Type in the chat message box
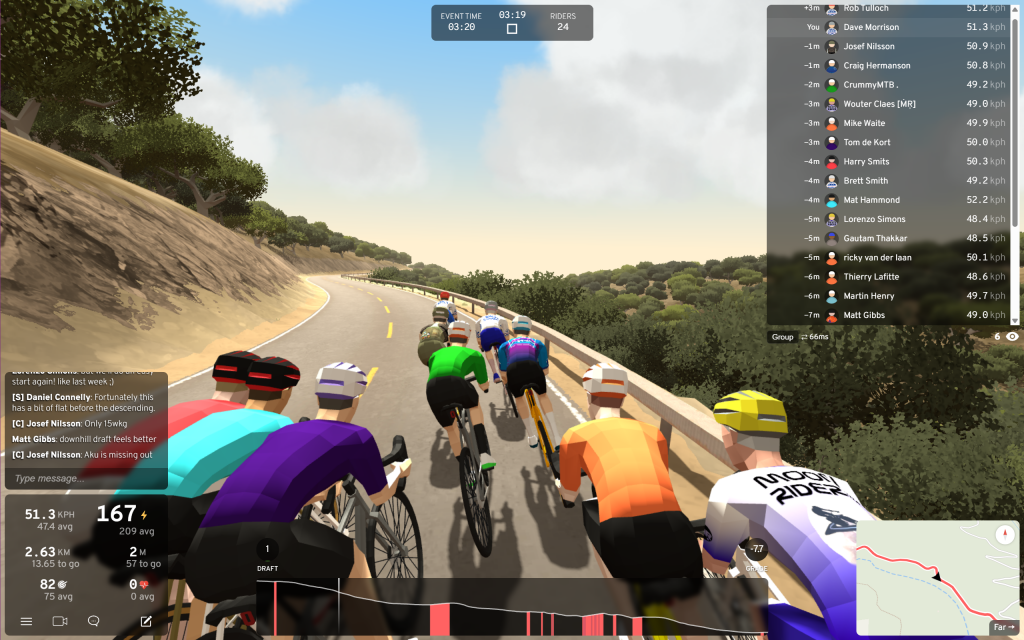The width and height of the screenshot is (1024, 640). 85,478
